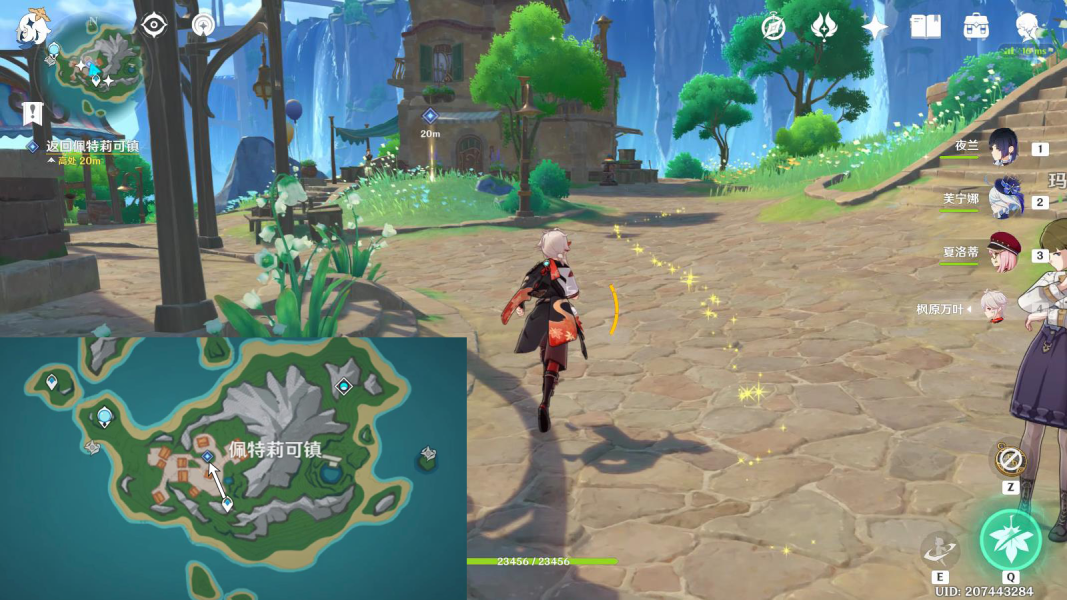Open the Paimon menu
The height and width of the screenshot is (600, 1067).
click(x=33, y=26)
